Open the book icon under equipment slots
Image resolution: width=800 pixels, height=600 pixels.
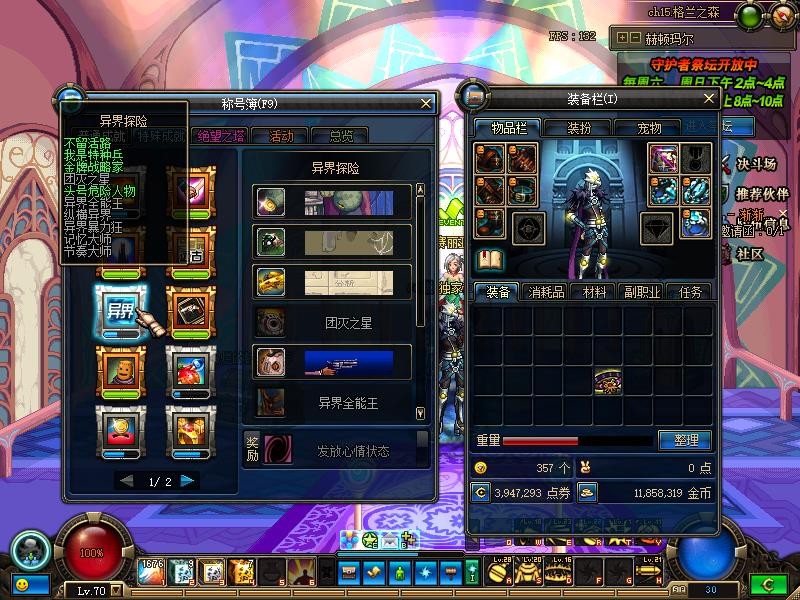point(490,260)
